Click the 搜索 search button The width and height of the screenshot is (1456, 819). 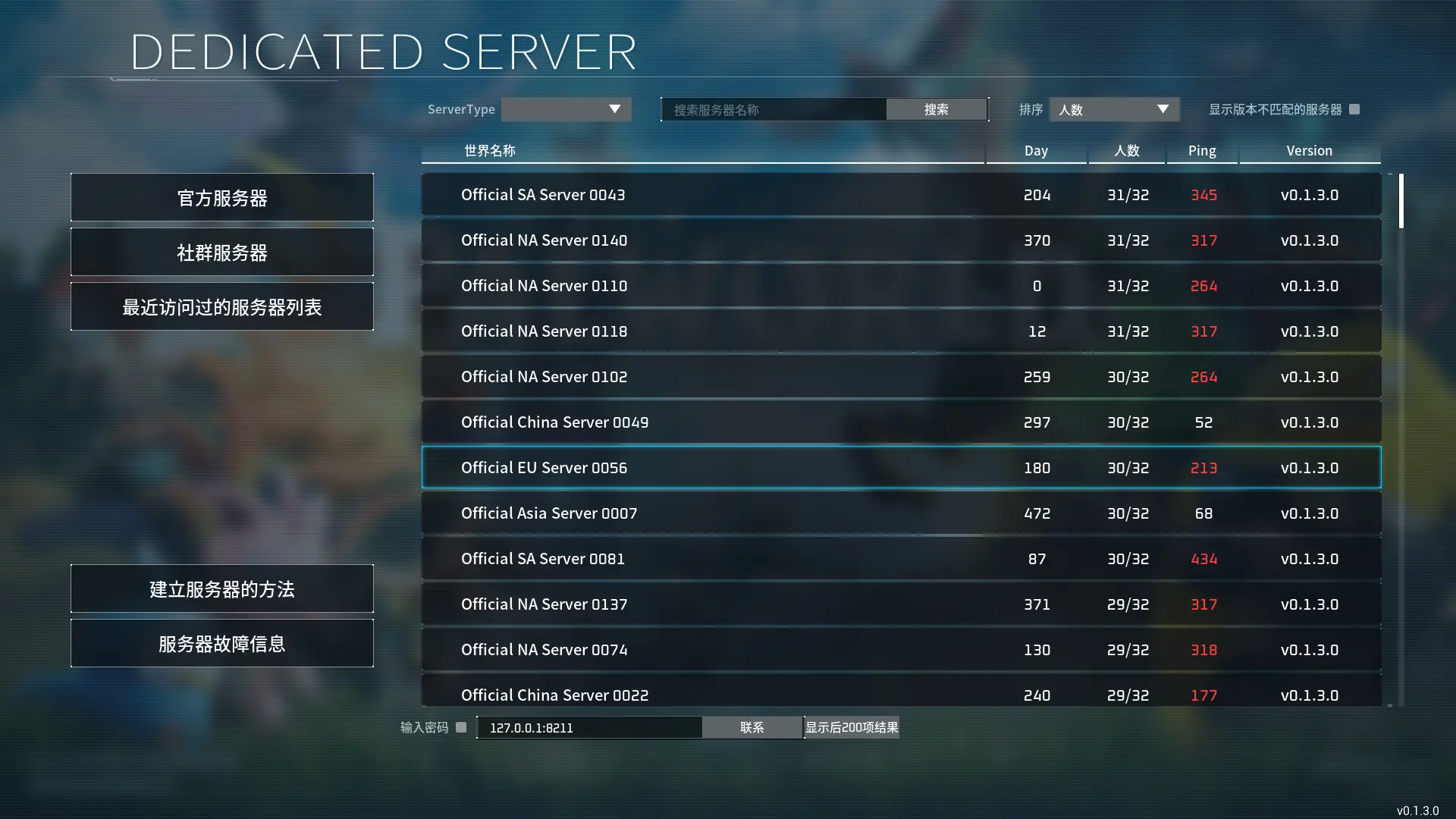click(936, 110)
